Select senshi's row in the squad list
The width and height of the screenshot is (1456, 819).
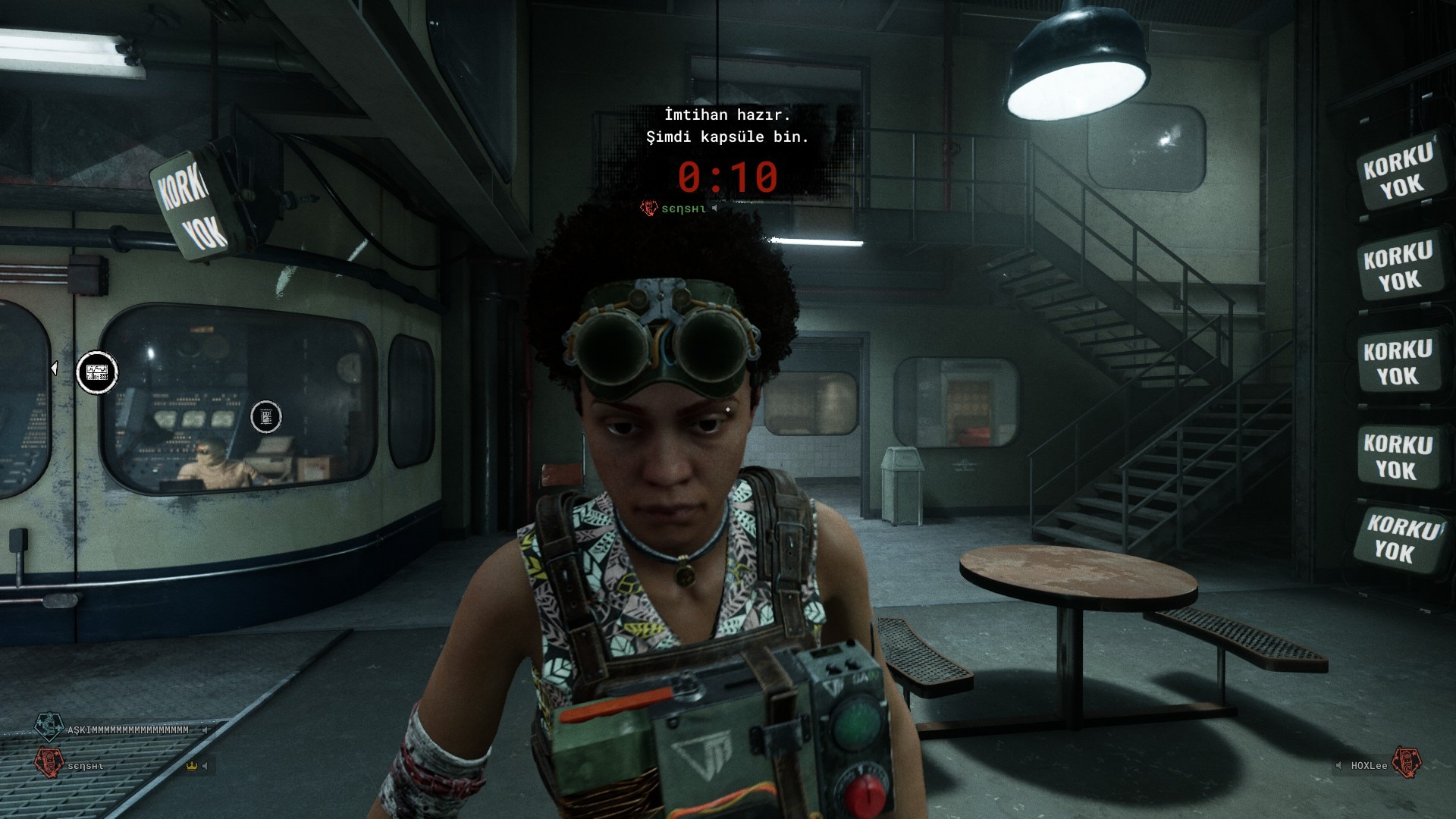point(86,767)
